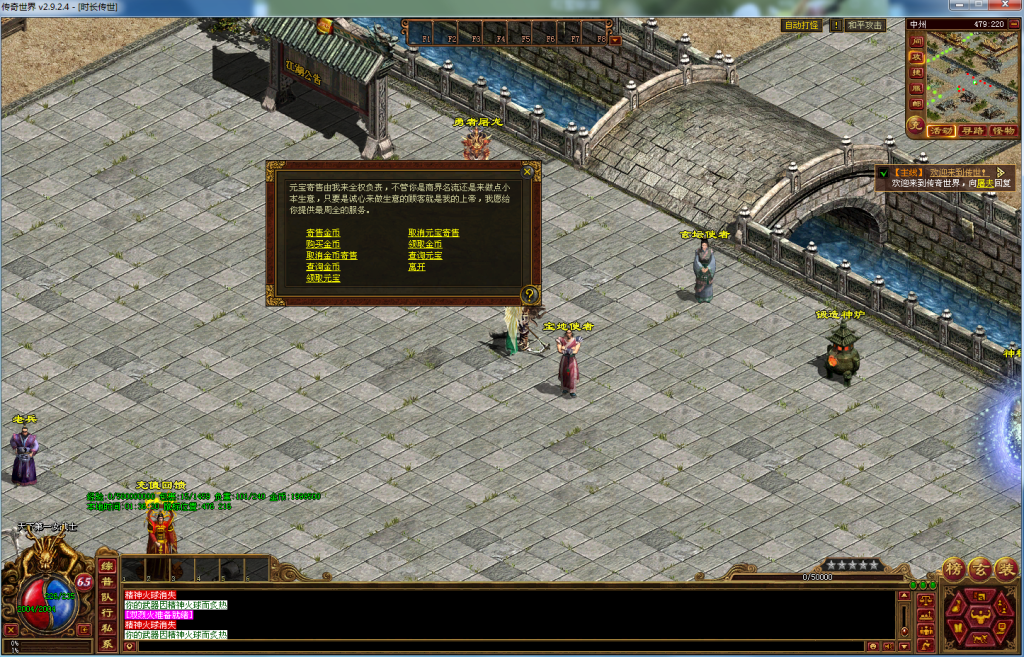The image size is (1024, 657).
Task: Select the 查询金币 option
Action: tap(323, 267)
